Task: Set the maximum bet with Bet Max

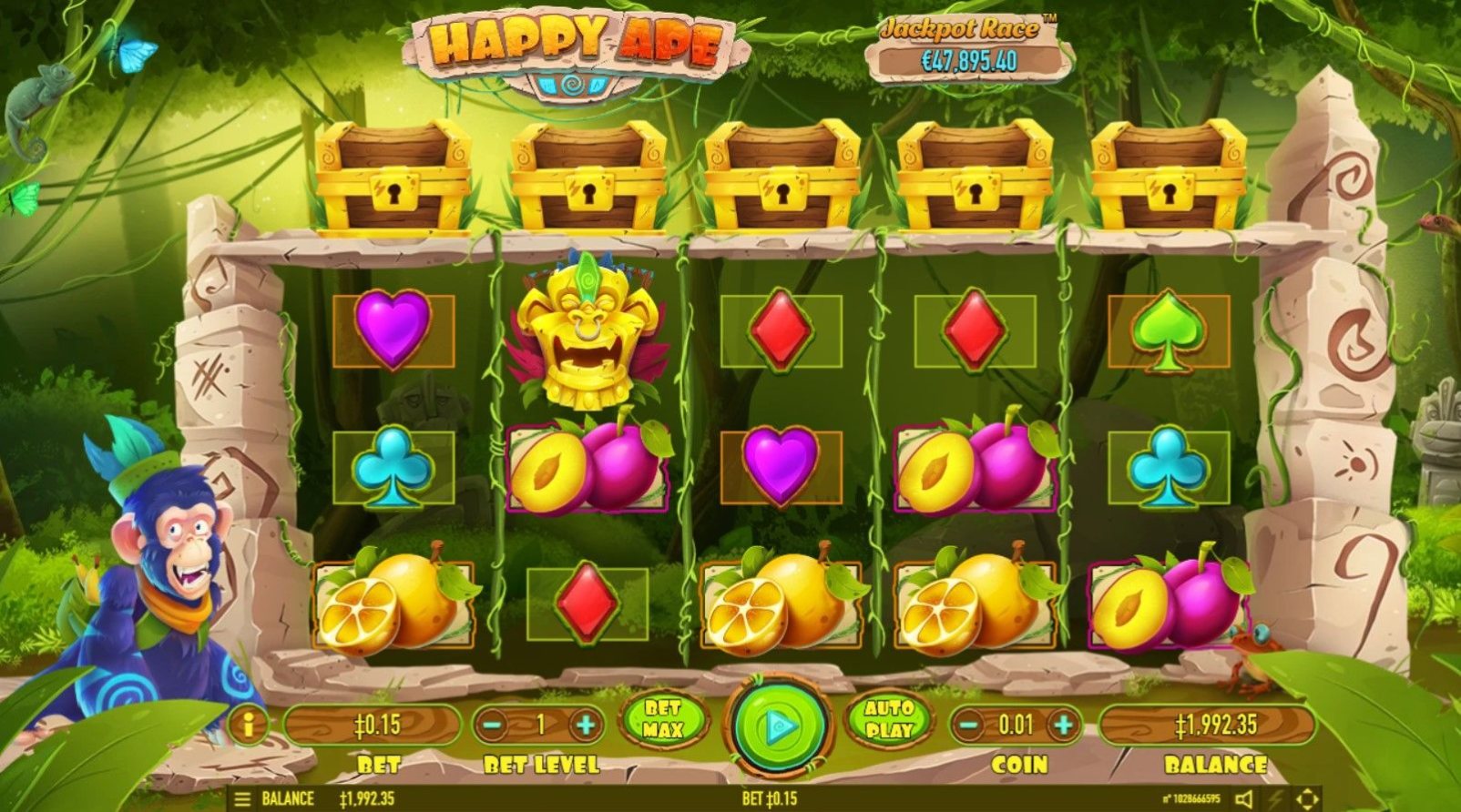Action: (x=663, y=719)
